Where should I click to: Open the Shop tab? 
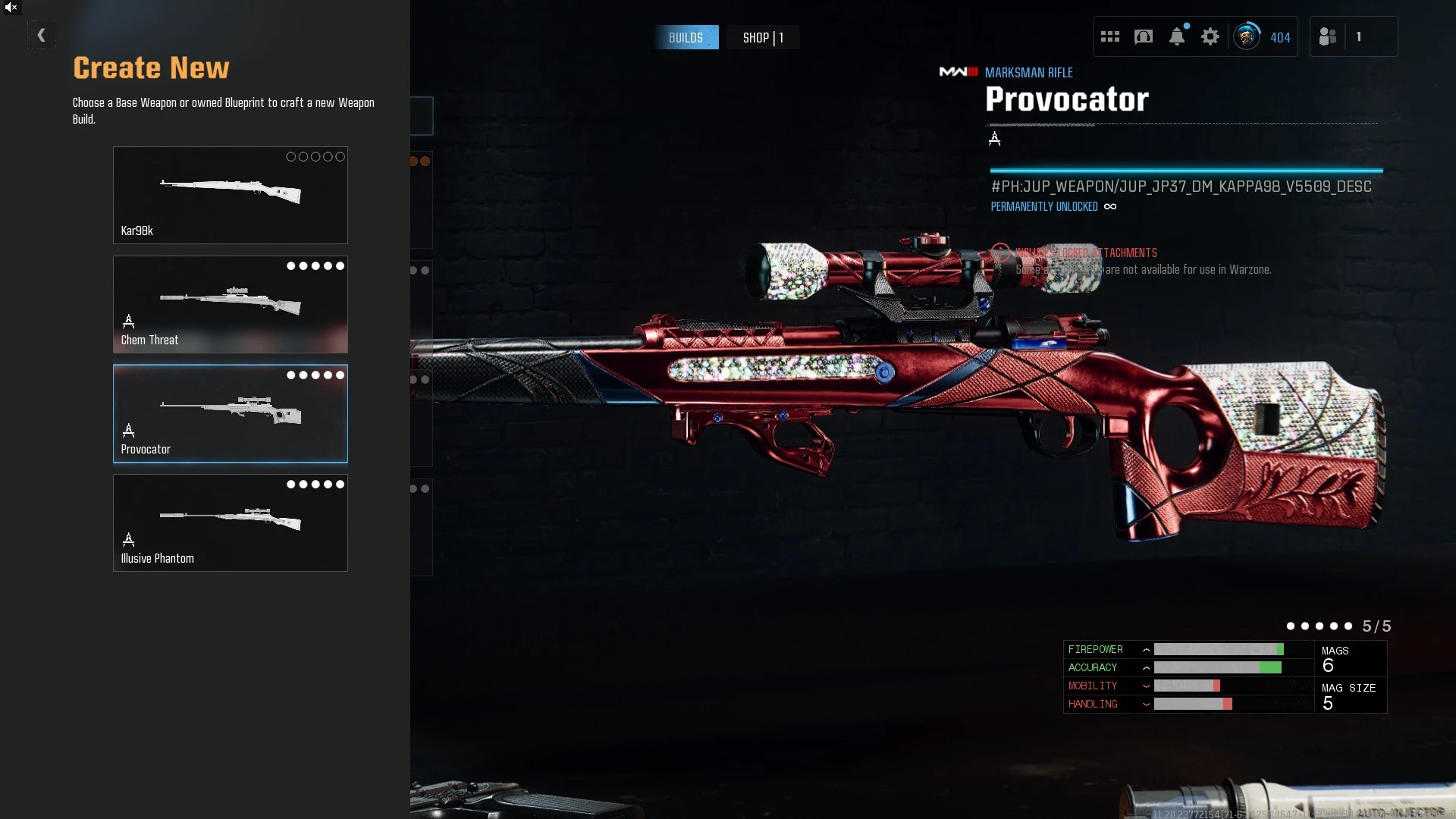(762, 37)
